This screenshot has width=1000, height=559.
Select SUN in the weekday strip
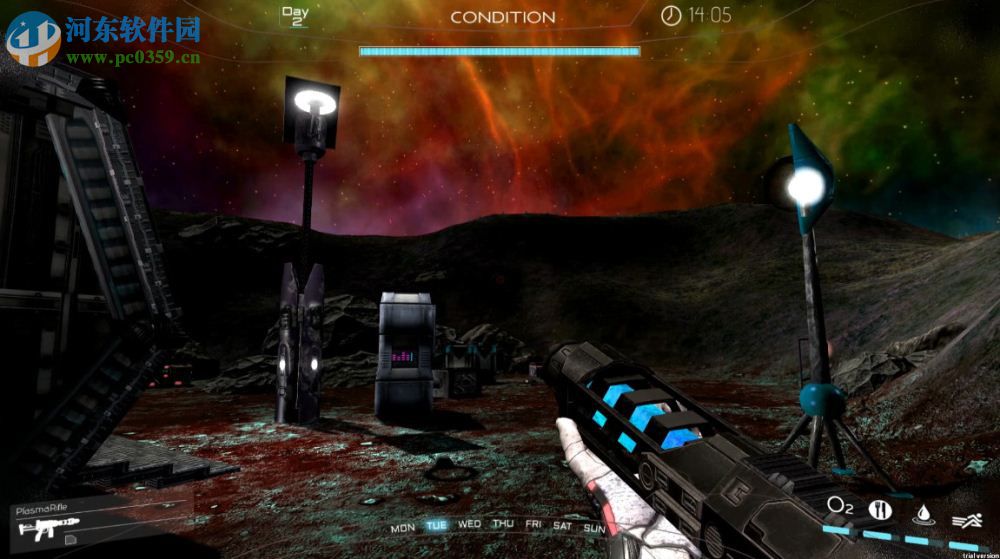(x=595, y=527)
